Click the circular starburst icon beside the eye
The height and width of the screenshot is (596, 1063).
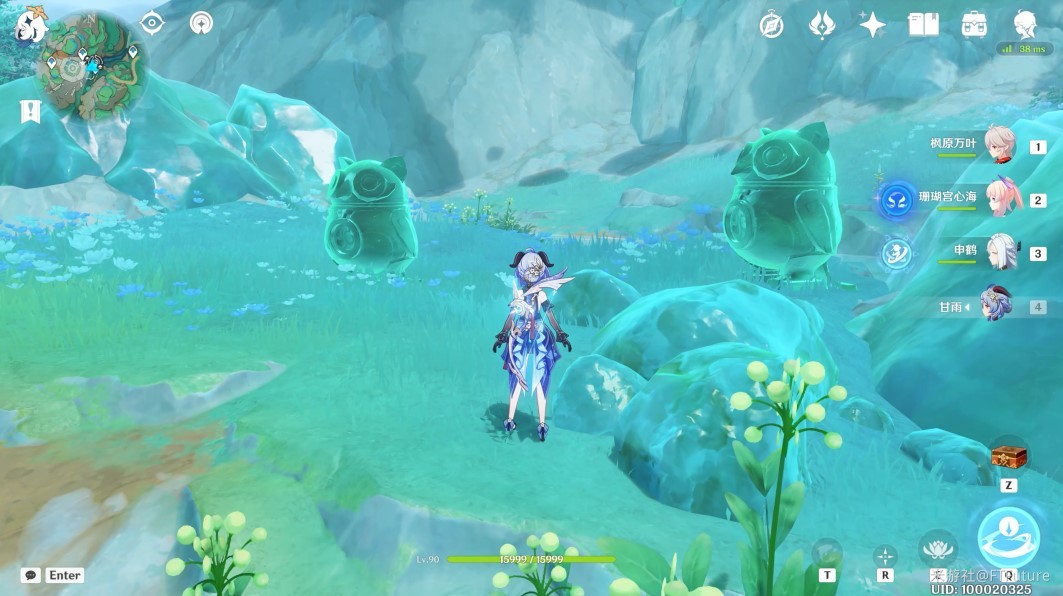pos(202,23)
